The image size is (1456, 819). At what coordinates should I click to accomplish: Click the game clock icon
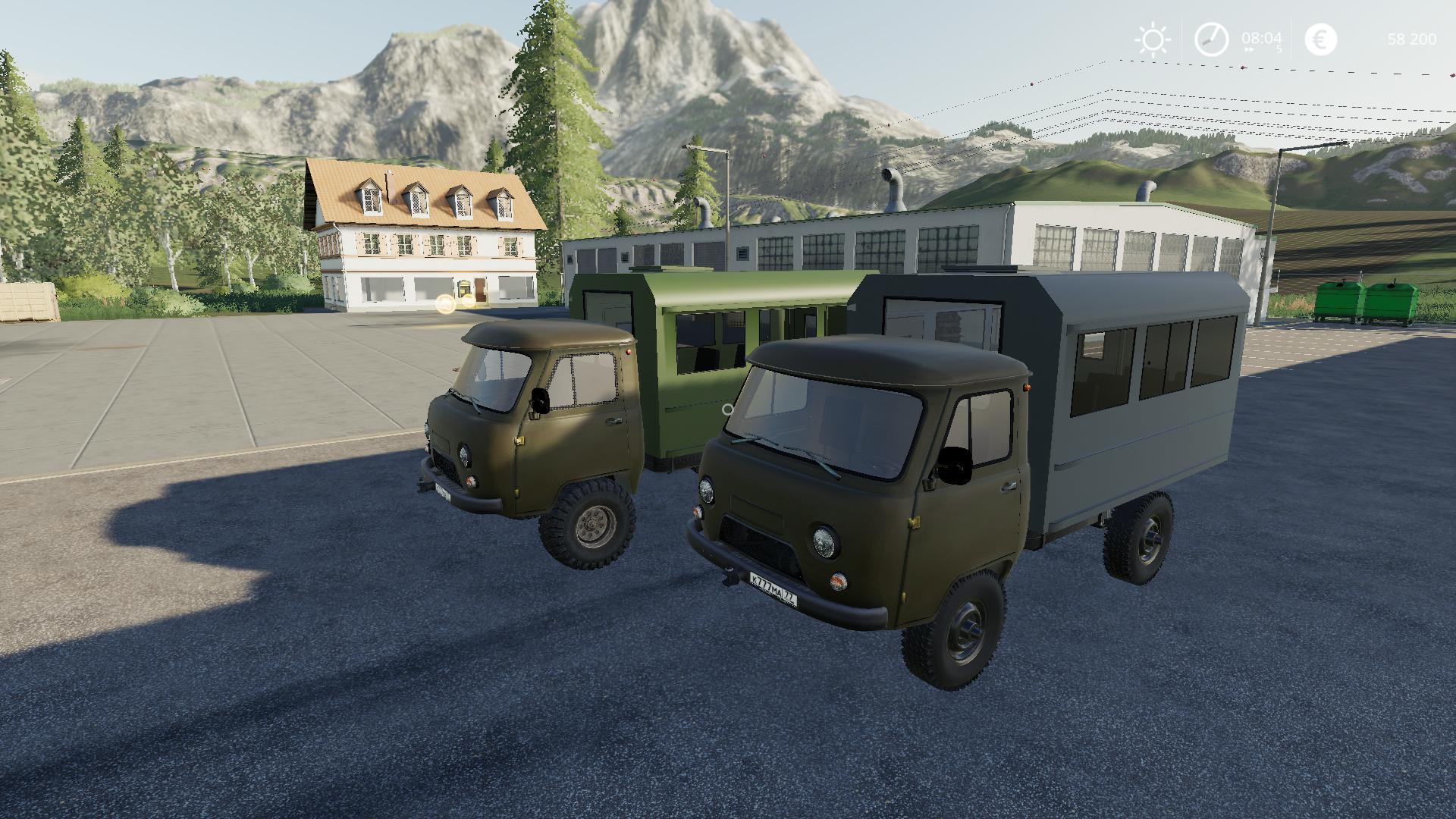[x=1211, y=39]
